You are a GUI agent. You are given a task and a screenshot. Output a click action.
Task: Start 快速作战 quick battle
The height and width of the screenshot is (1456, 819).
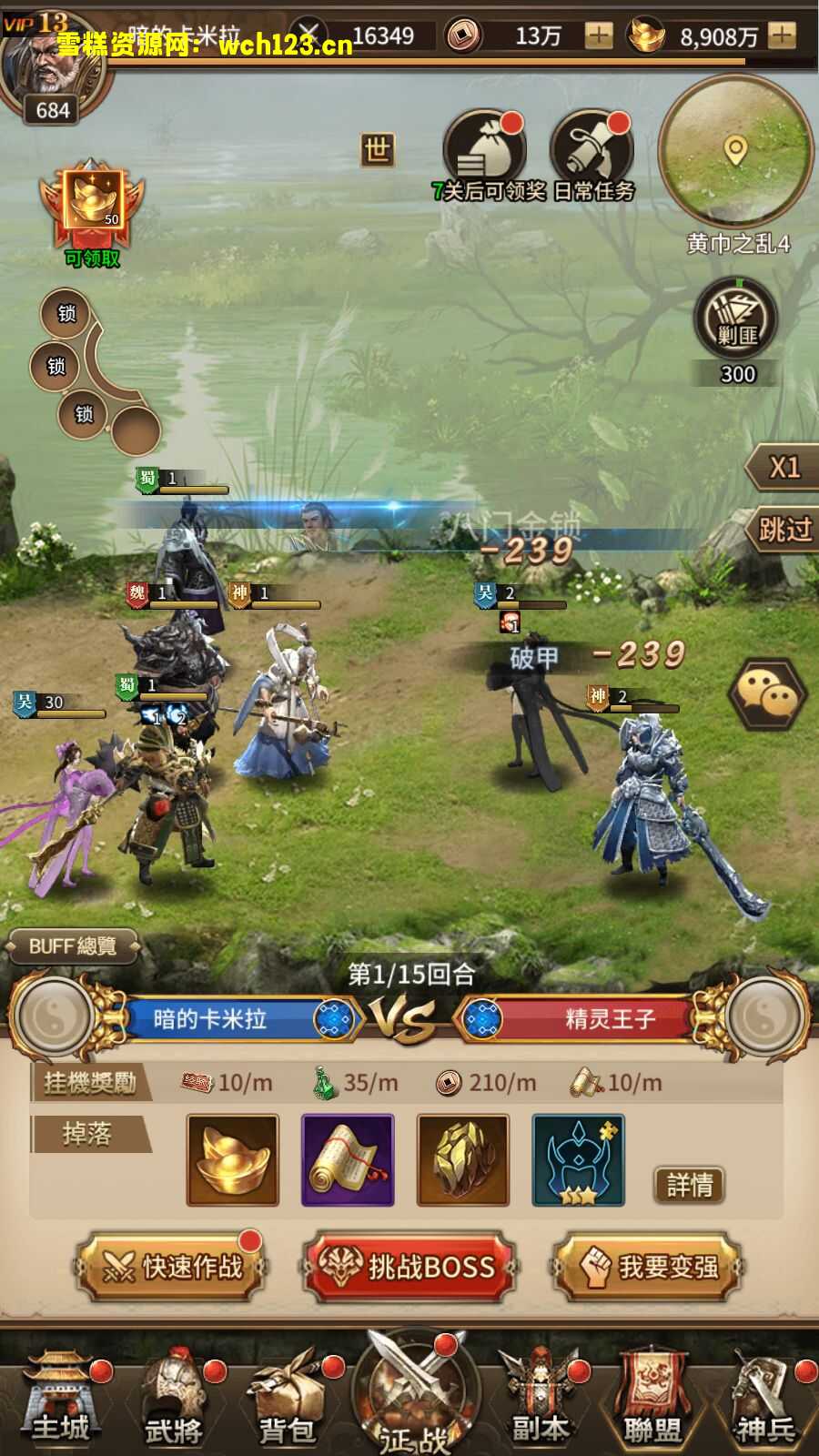point(173,1266)
